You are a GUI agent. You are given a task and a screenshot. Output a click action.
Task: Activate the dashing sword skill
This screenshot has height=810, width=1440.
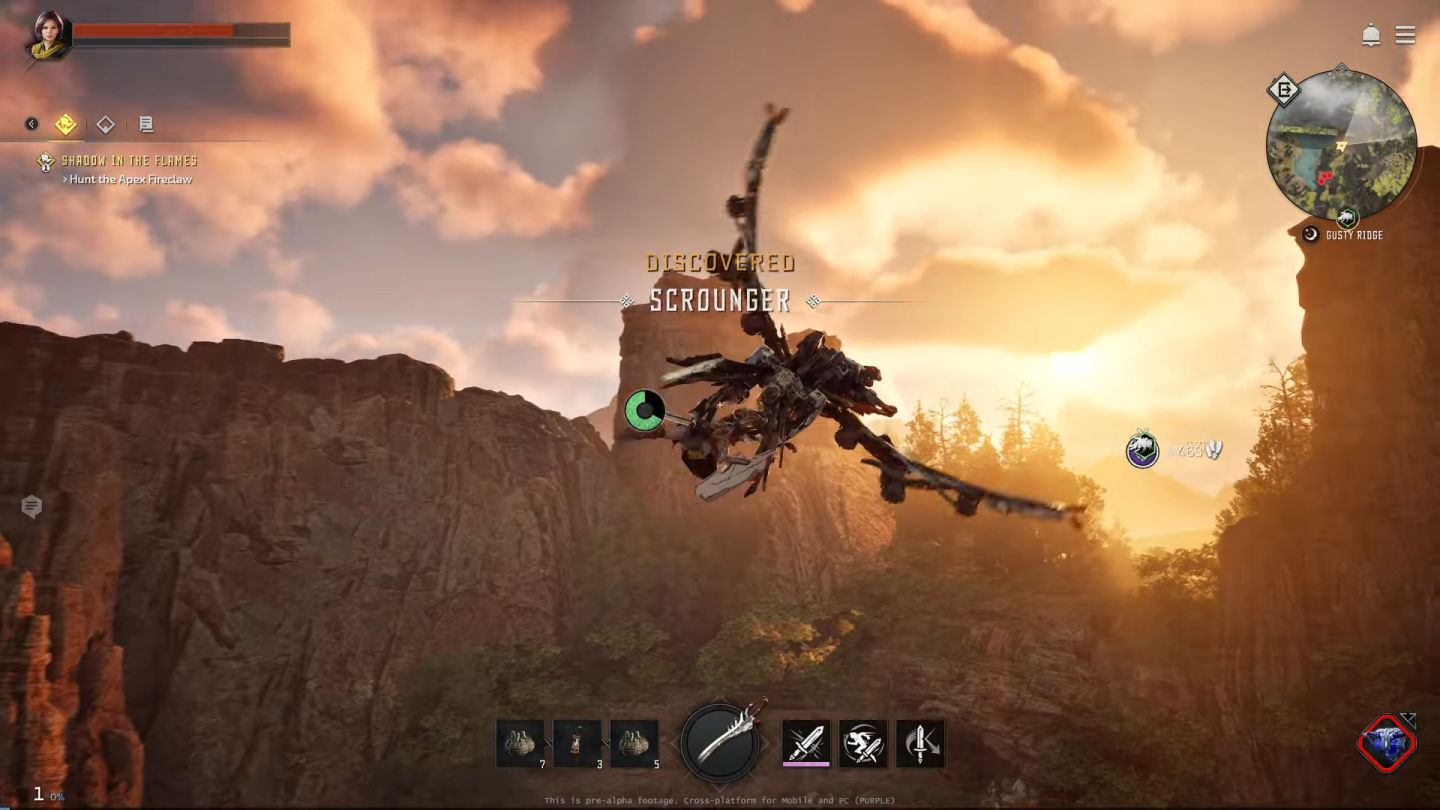[x=863, y=743]
